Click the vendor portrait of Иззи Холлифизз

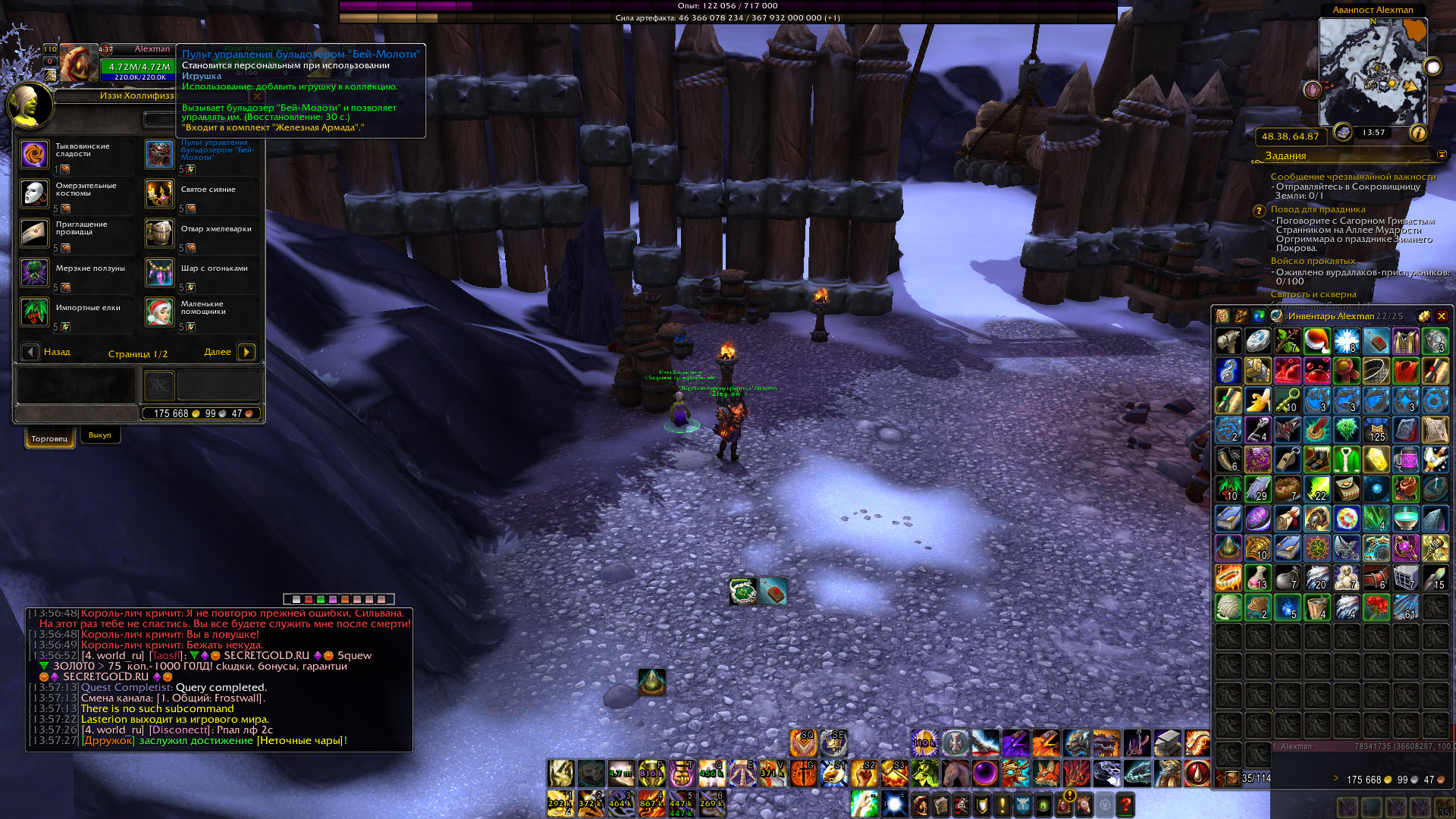click(30, 105)
